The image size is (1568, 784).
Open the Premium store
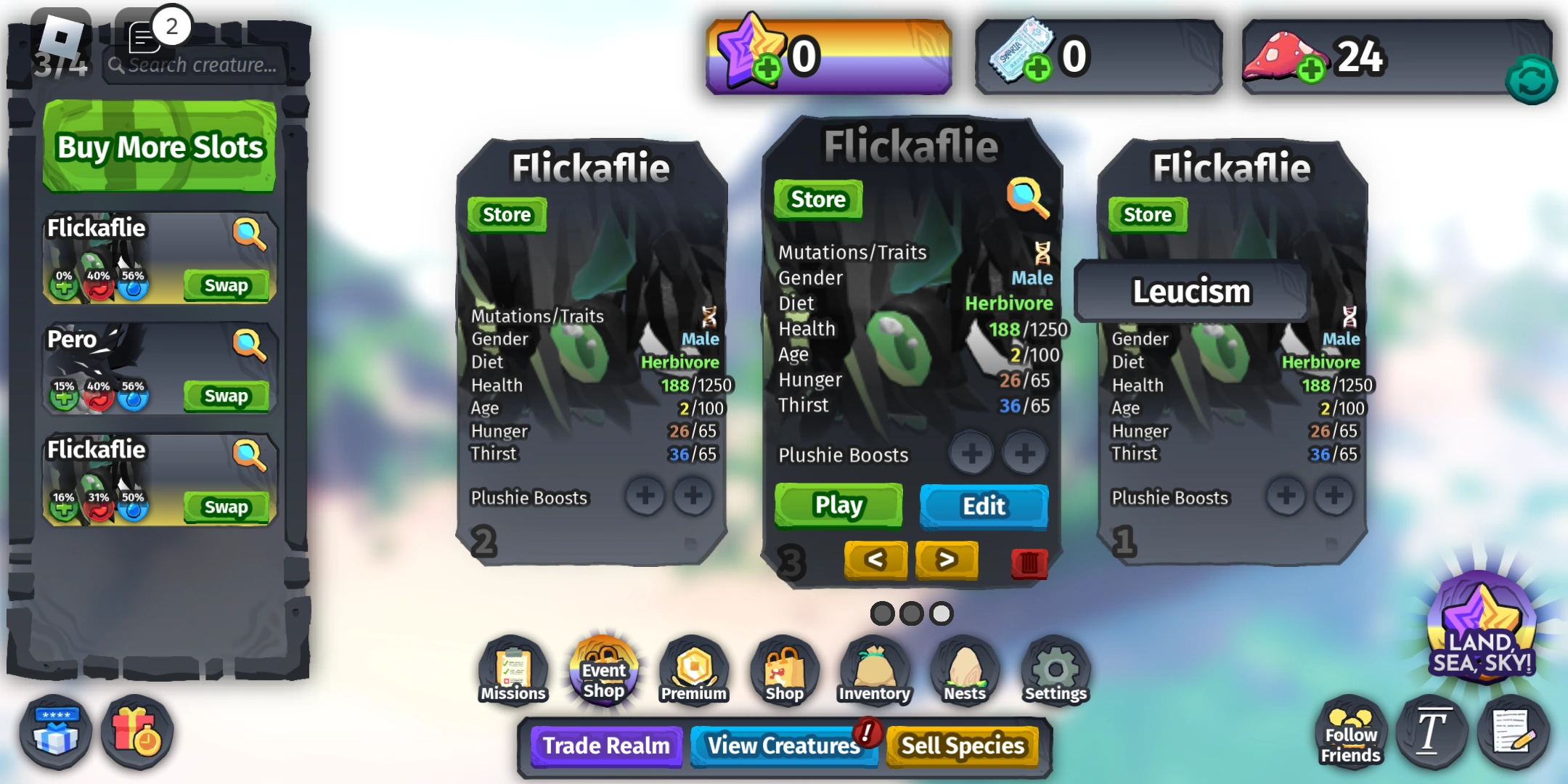pyautogui.click(x=693, y=668)
